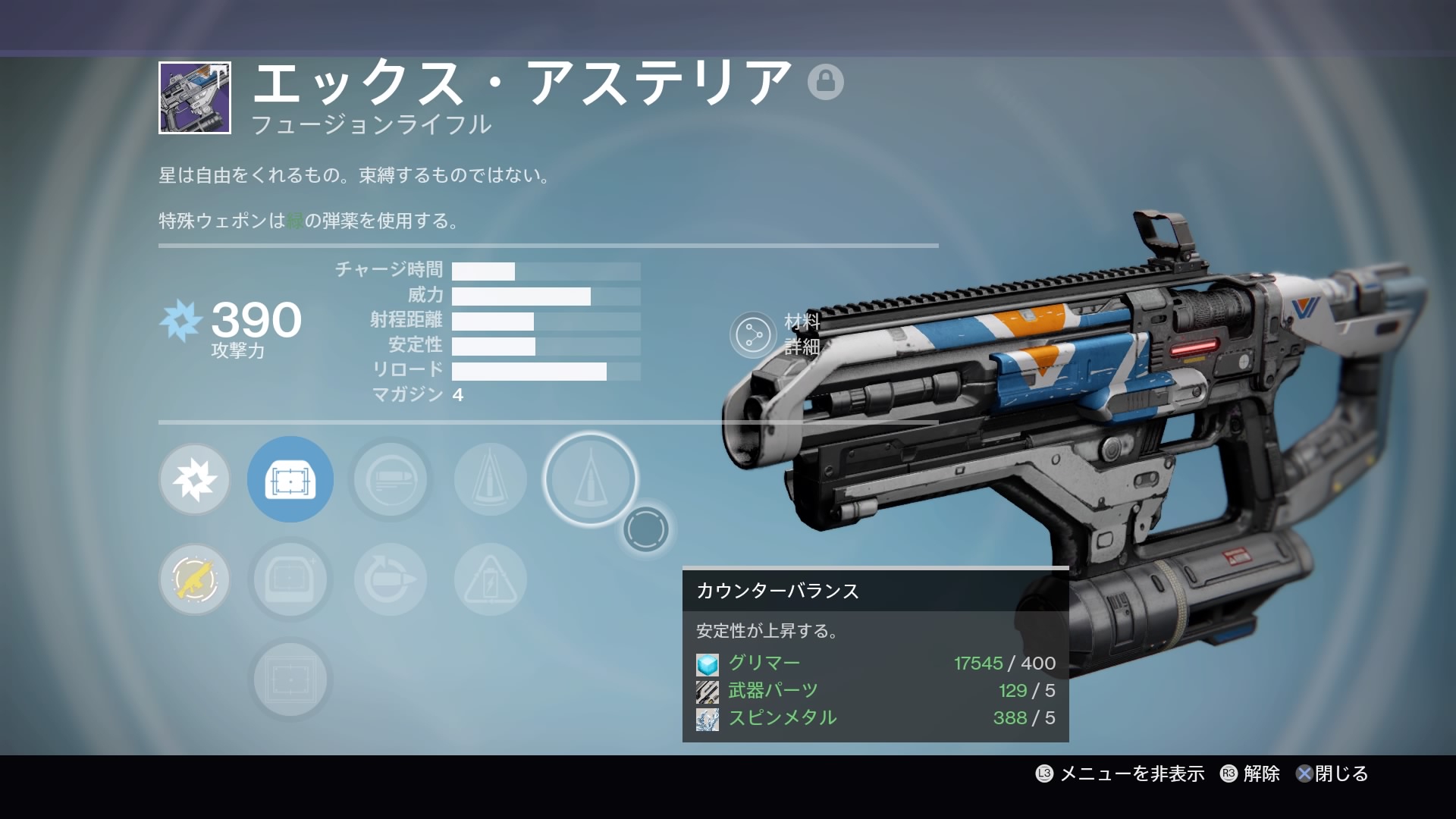This screenshot has width=1456, height=819.
Task: Select the yellow rifle perk node
Action: coord(195,579)
